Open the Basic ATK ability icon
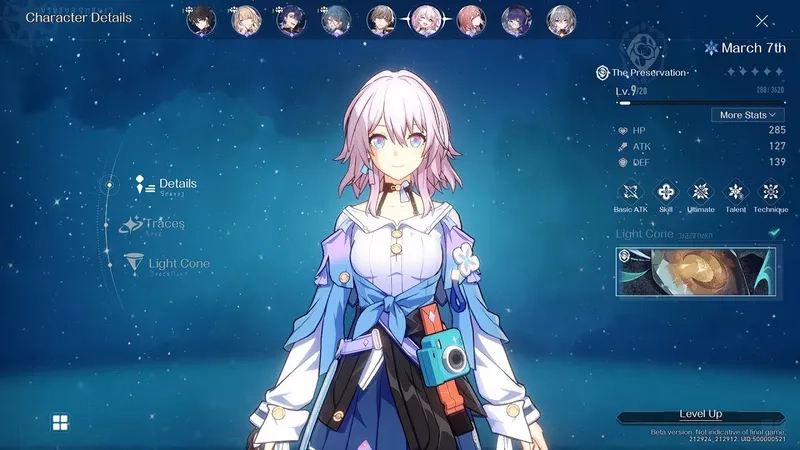This screenshot has width=800, height=450. (631, 192)
